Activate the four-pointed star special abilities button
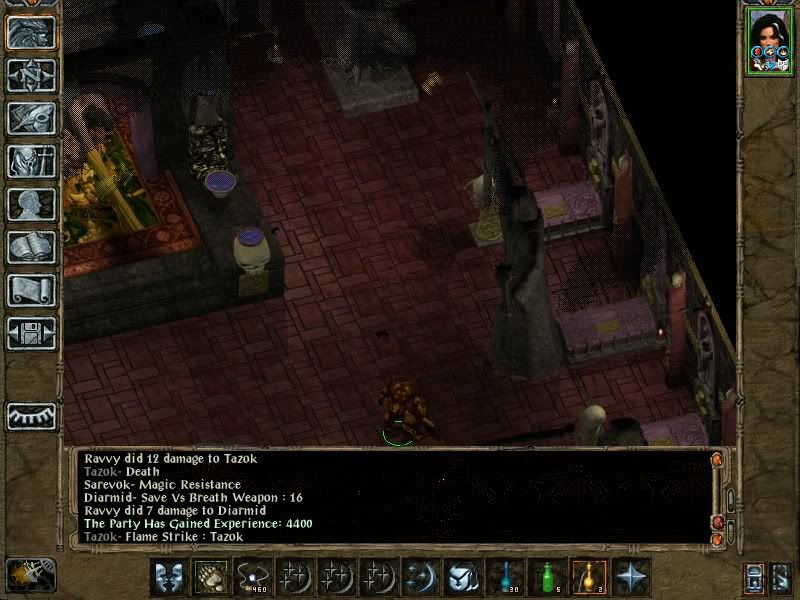The height and width of the screenshot is (600, 800). coord(631,577)
